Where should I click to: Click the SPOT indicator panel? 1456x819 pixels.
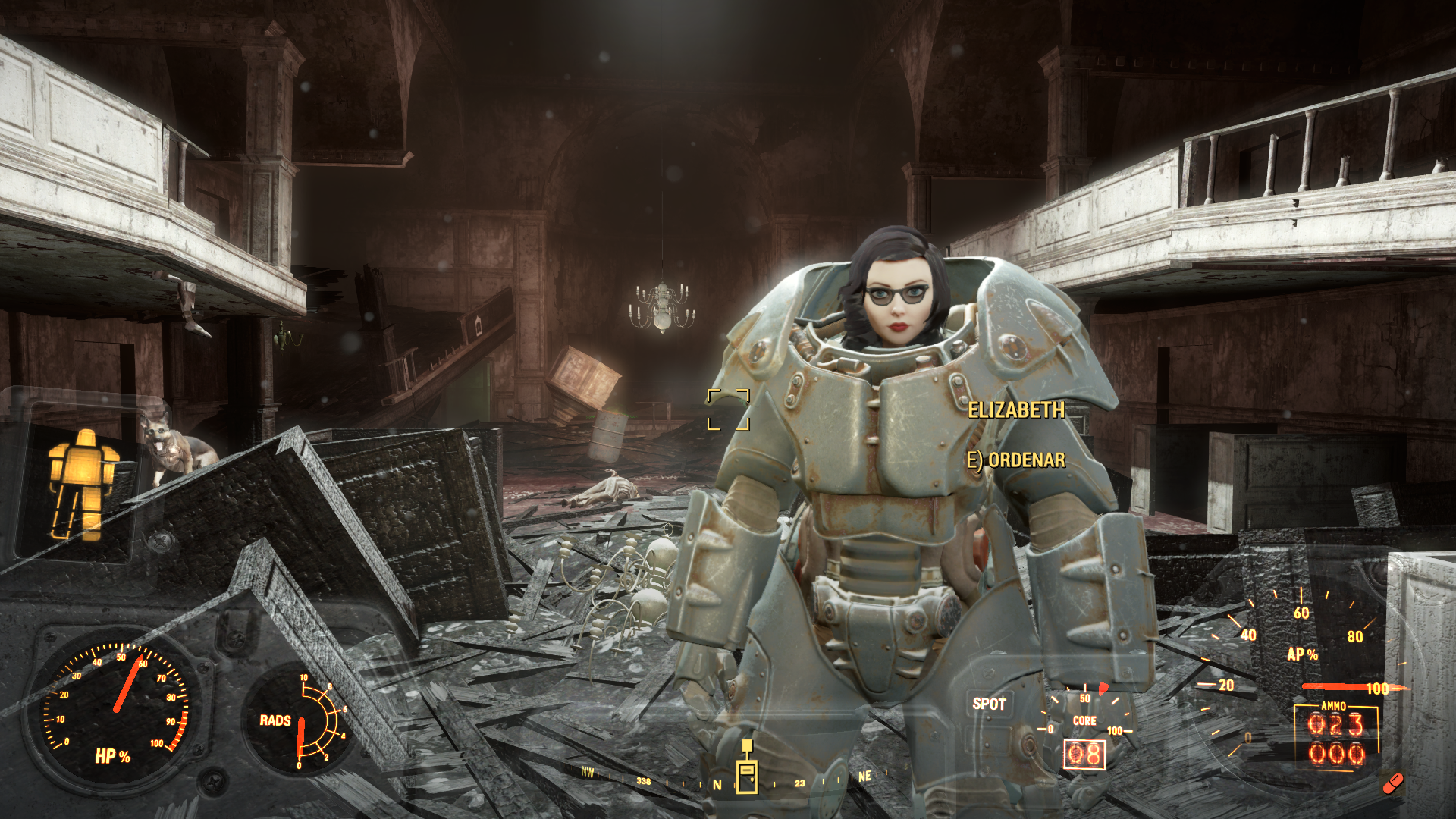click(x=989, y=704)
